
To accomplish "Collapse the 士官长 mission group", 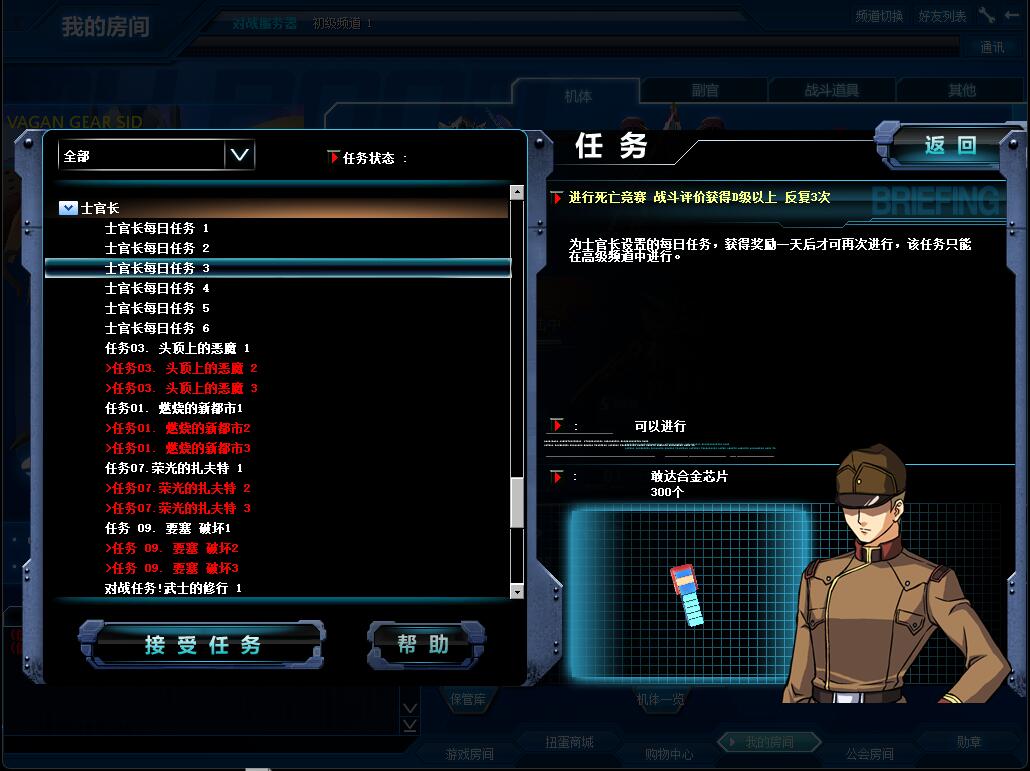I will (68, 208).
